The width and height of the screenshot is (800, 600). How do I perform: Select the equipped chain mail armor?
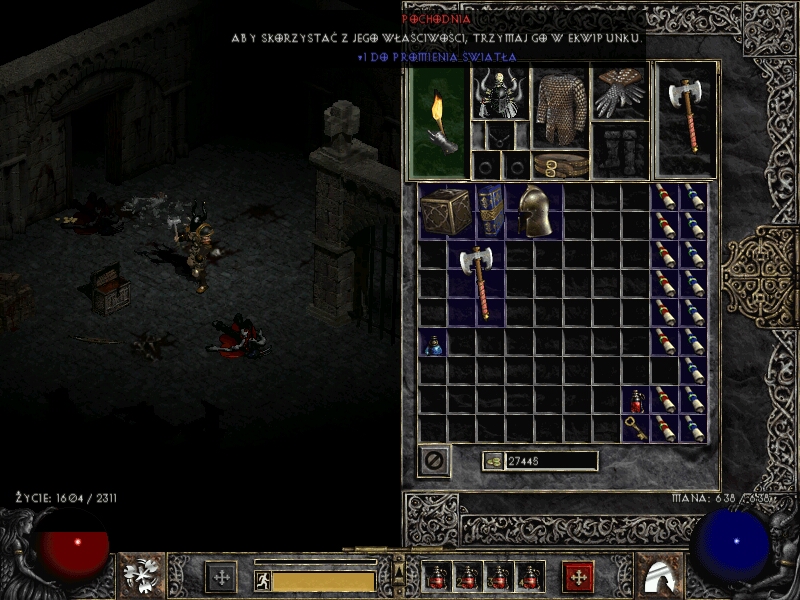[x=559, y=109]
